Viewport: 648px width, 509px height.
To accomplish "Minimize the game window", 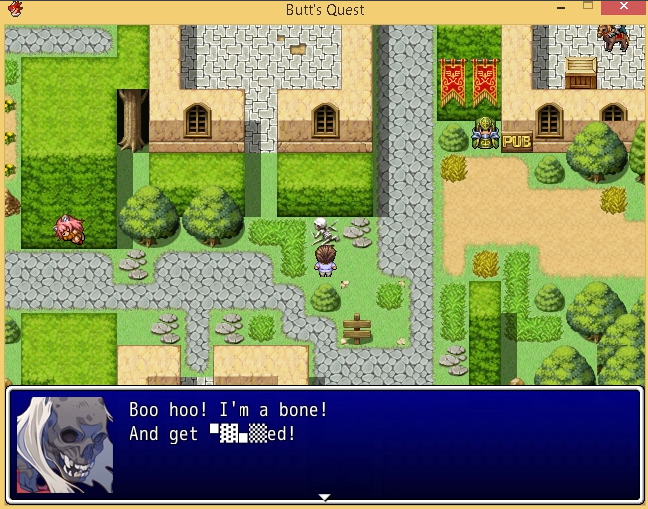I will coord(561,9).
